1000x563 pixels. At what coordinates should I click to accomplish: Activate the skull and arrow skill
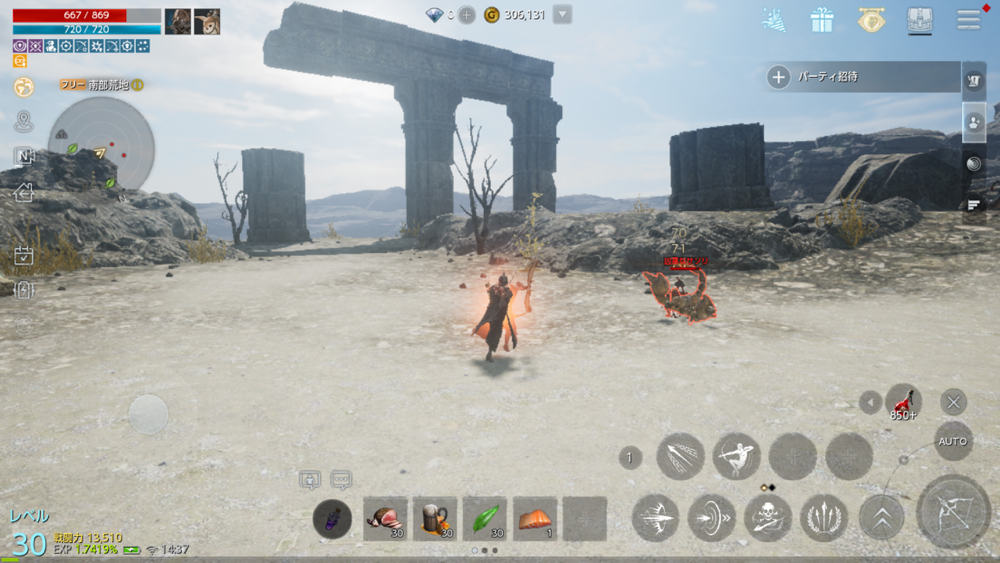768,518
